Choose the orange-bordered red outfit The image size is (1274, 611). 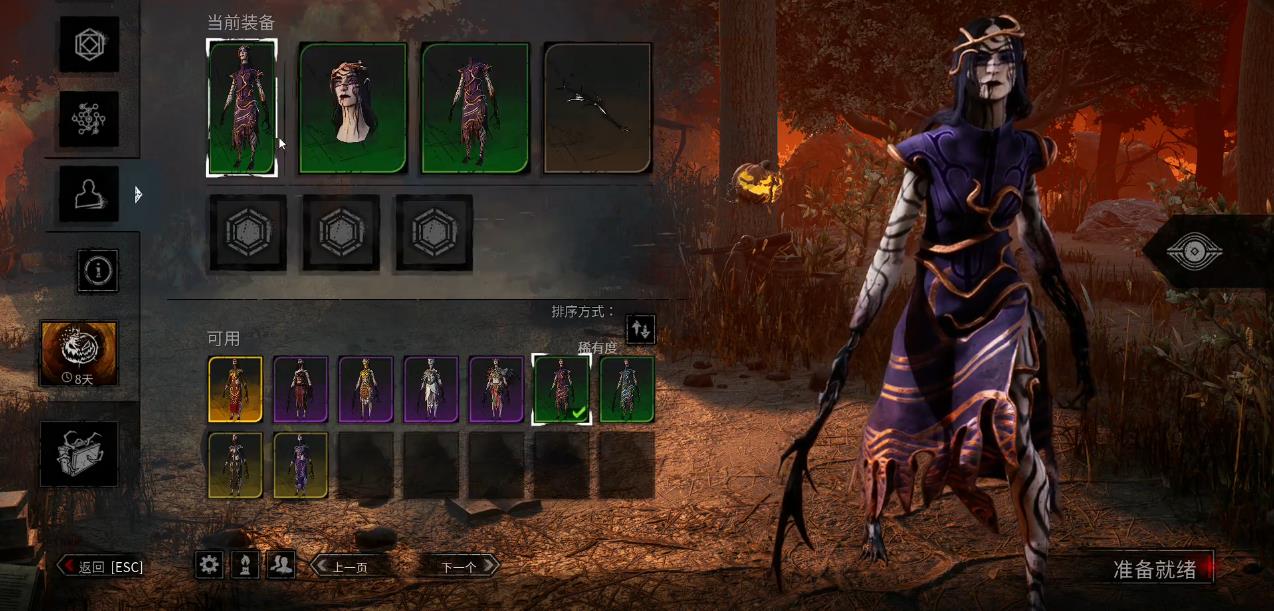coord(235,389)
